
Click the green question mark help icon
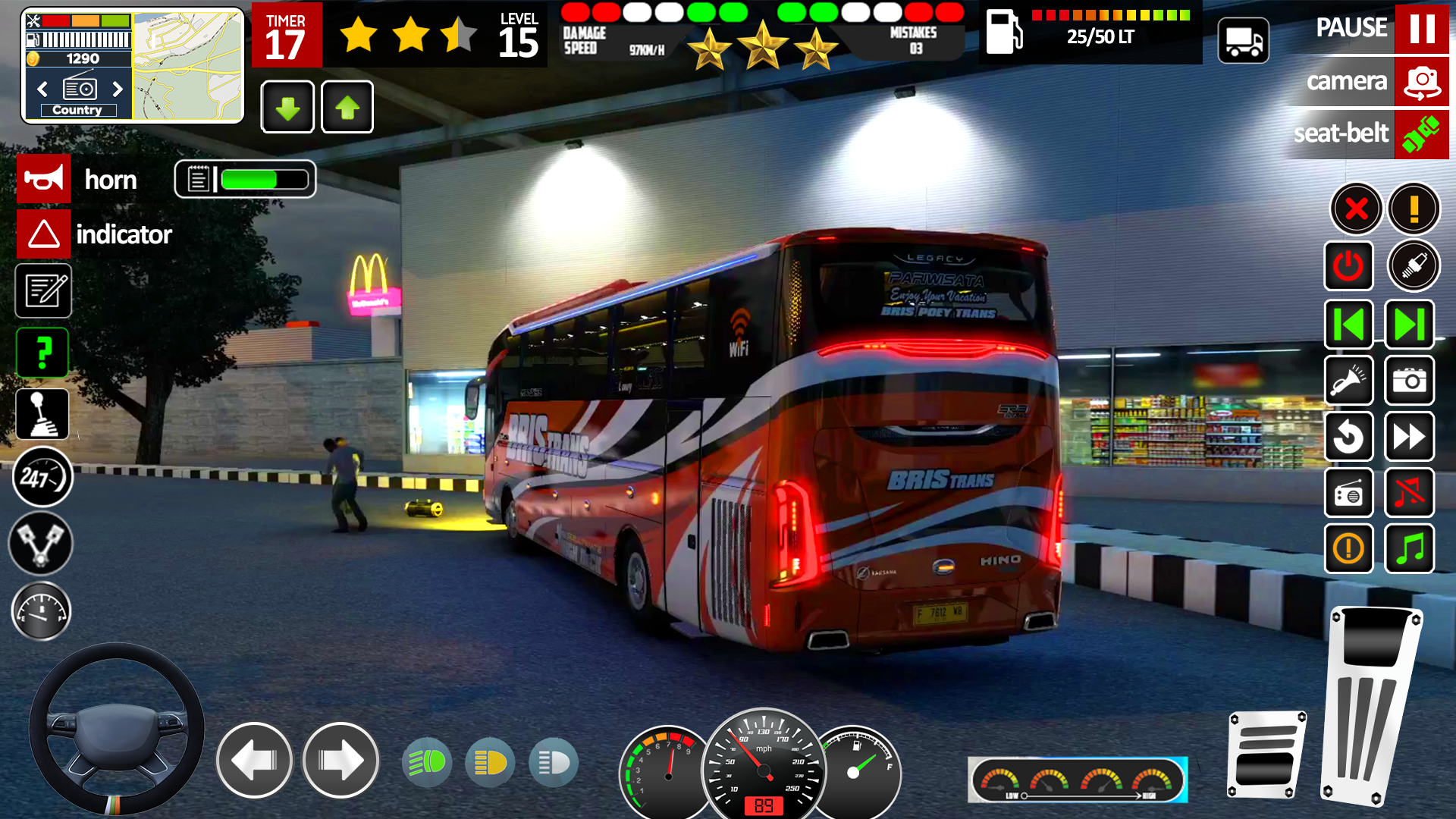pos(42,353)
